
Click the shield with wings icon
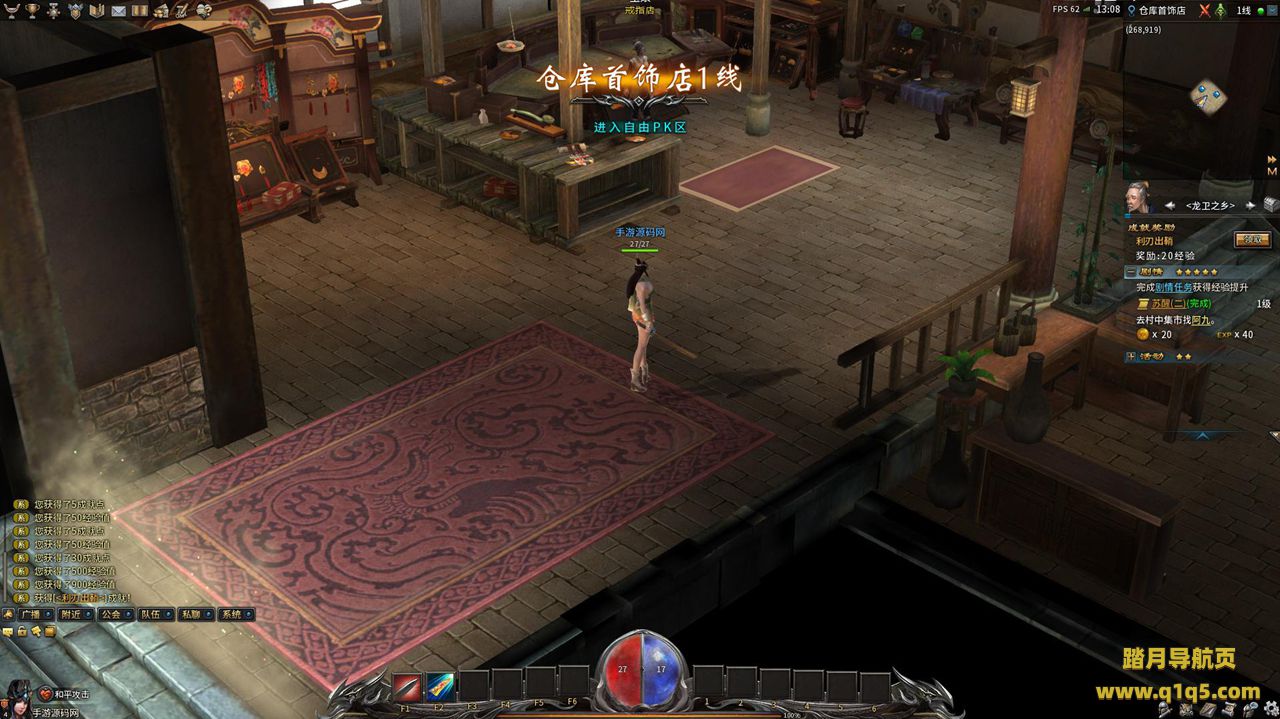click(75, 10)
